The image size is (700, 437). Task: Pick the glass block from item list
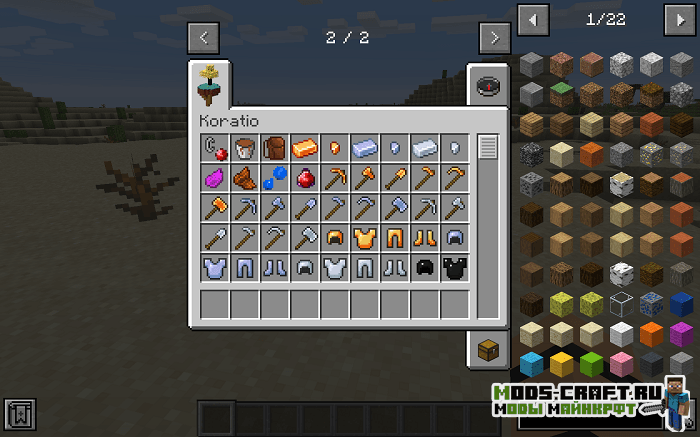point(622,303)
